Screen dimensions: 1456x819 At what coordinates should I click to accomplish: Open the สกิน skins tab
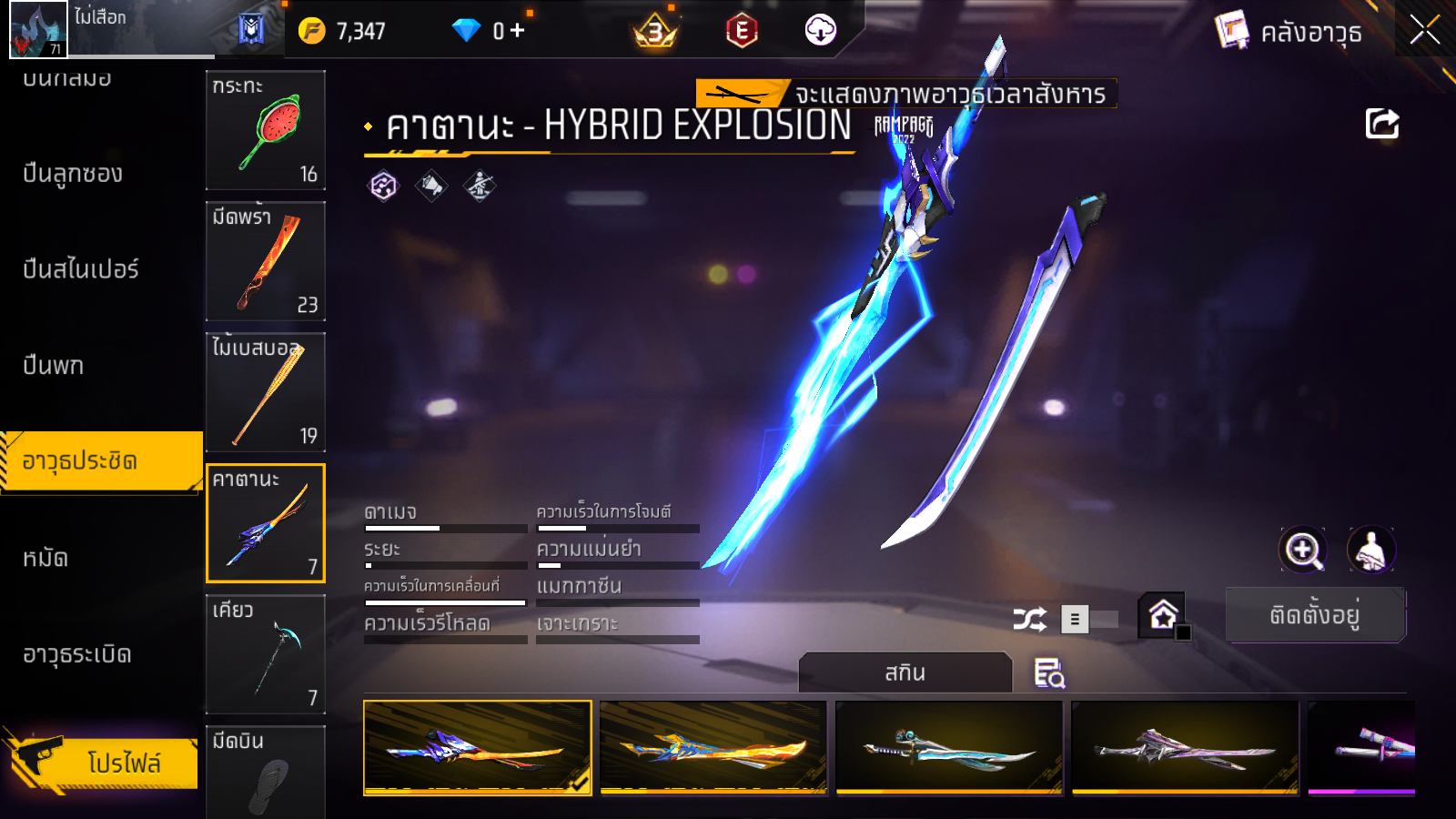pyautogui.click(x=905, y=673)
